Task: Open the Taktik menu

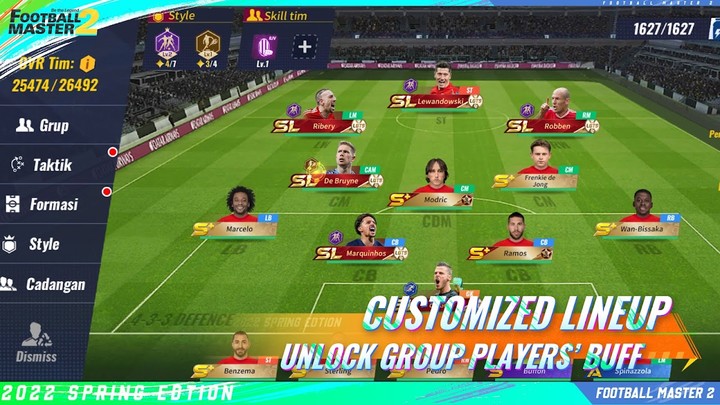Action: click(50, 165)
